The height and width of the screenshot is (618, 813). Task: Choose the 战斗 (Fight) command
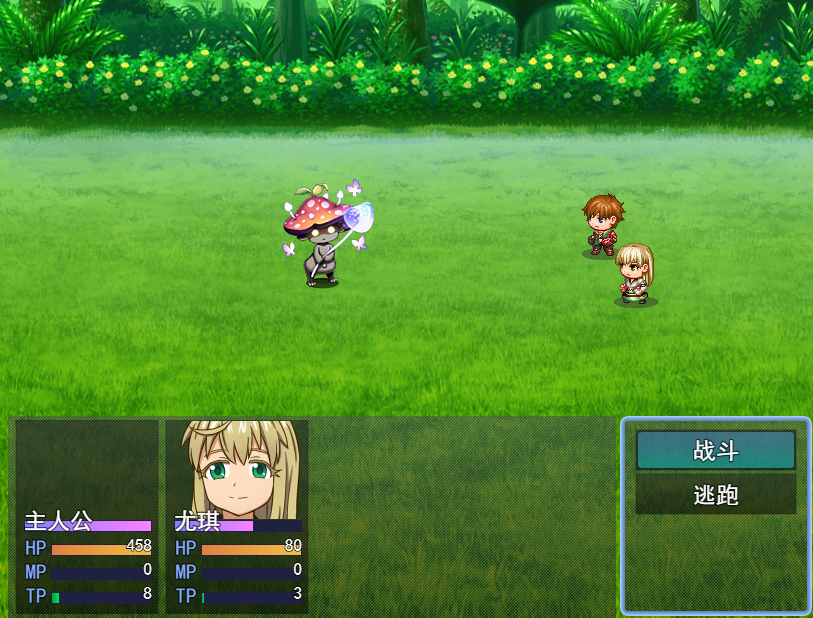(716, 450)
